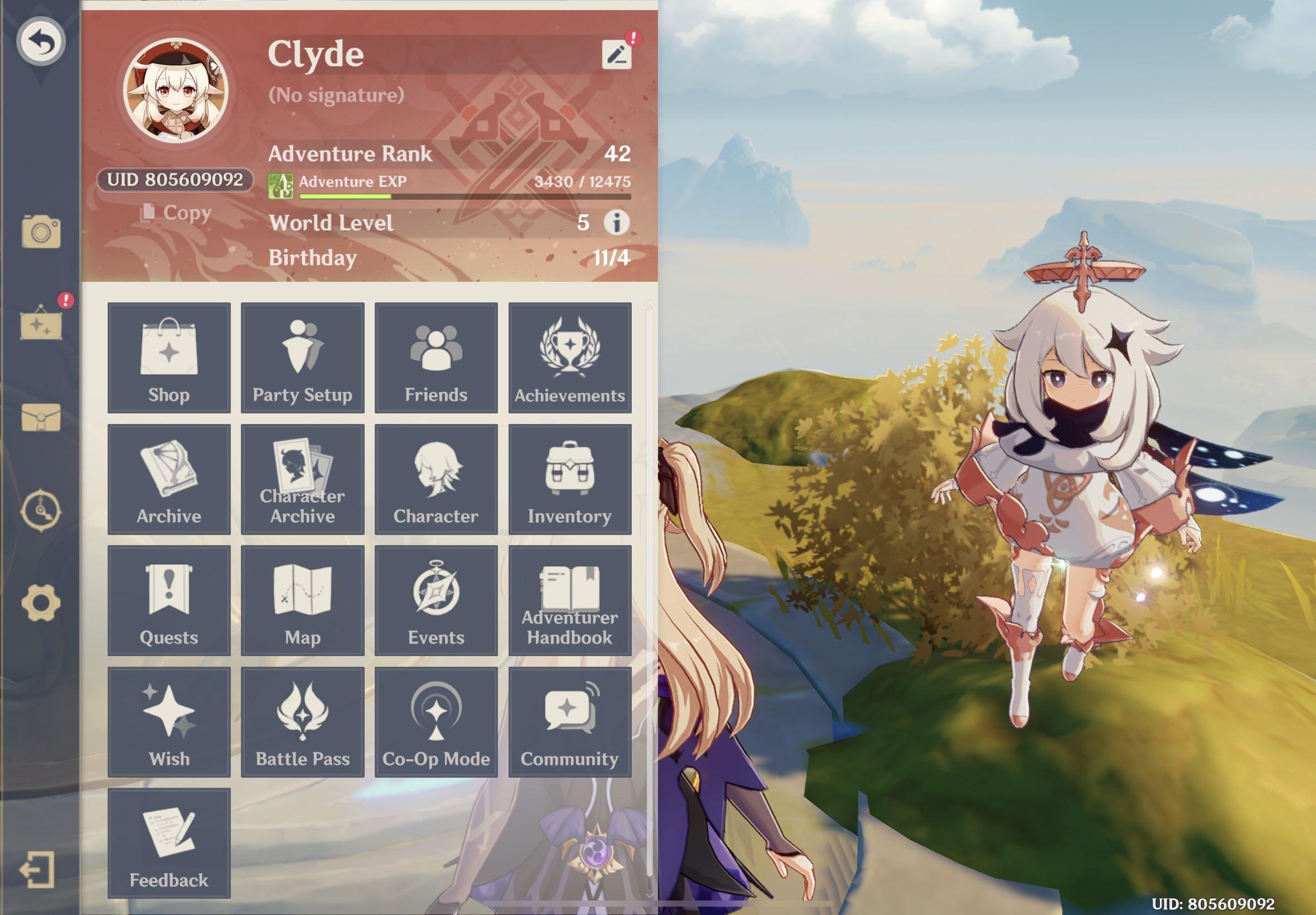Image resolution: width=1316 pixels, height=915 pixels.
Task: Edit the profile with the pencil icon
Action: 617,55
